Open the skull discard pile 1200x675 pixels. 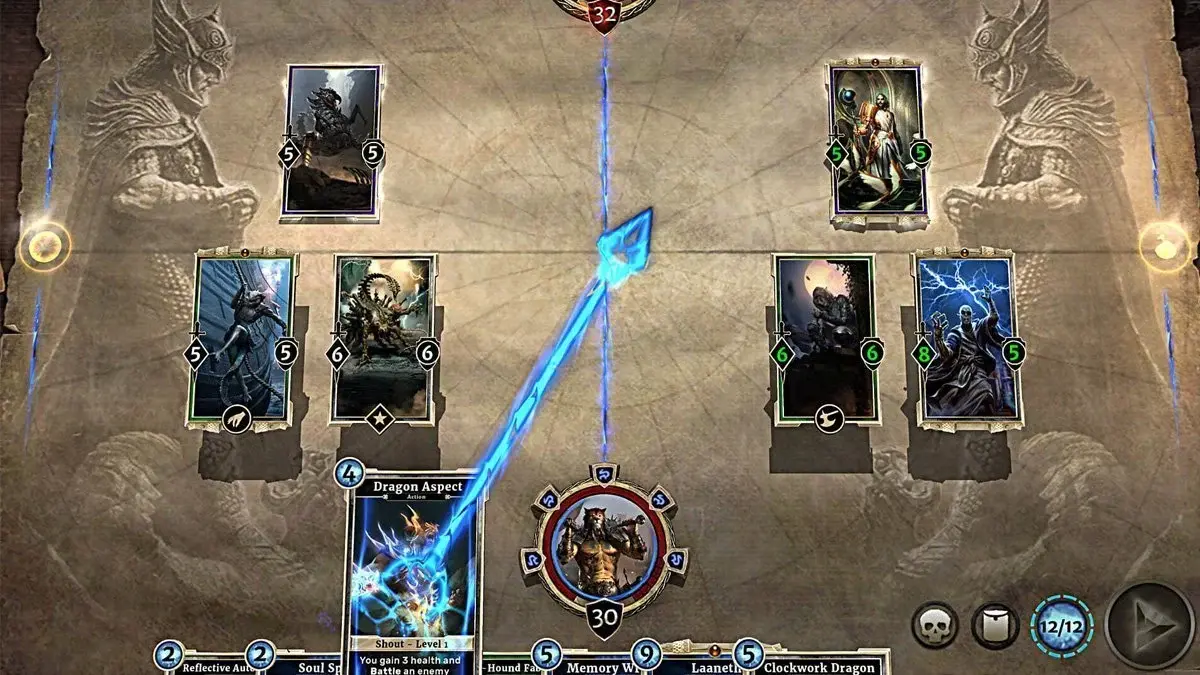[x=935, y=627]
